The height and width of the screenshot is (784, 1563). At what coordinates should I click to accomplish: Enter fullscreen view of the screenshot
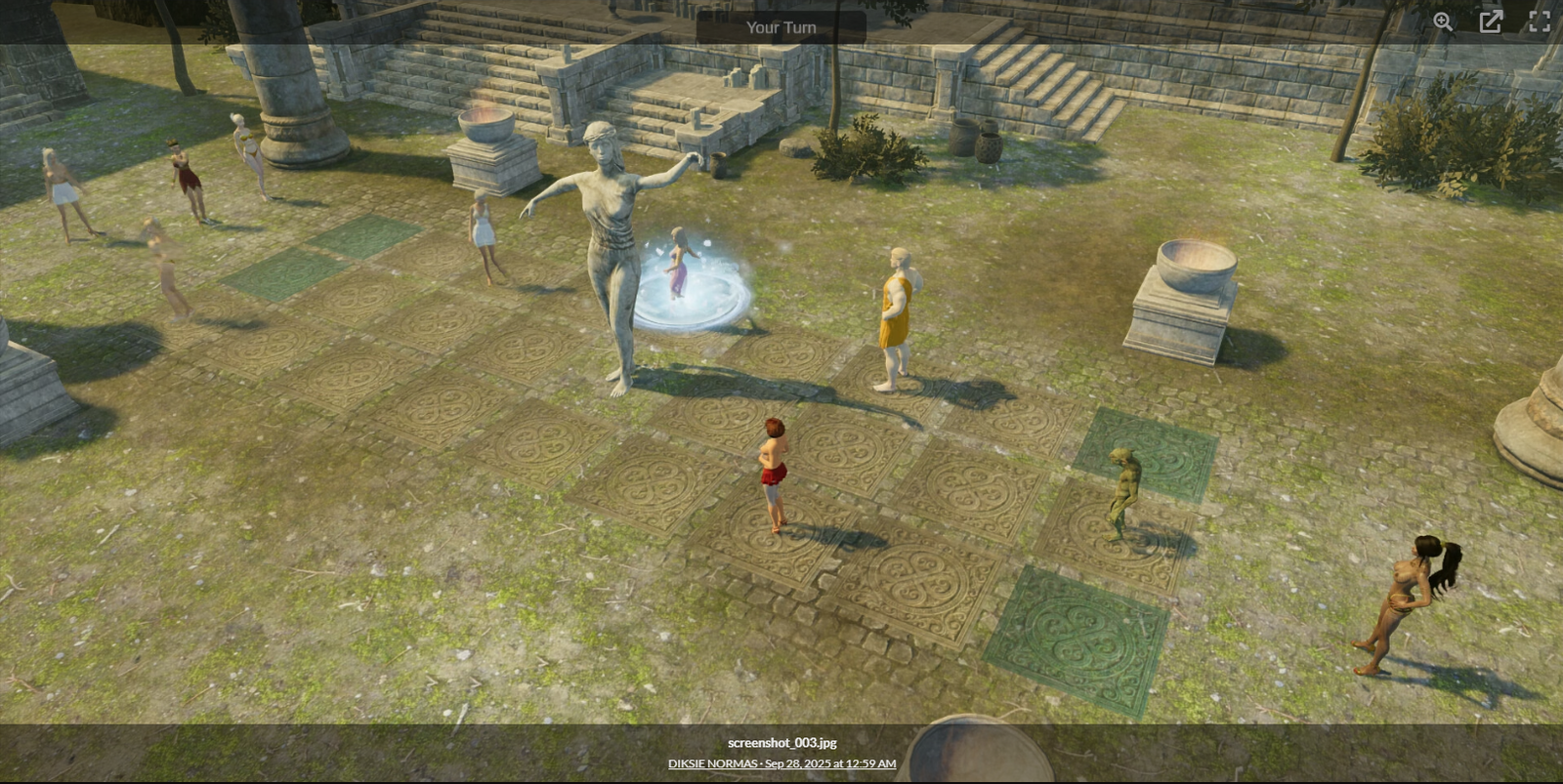[x=1539, y=22]
